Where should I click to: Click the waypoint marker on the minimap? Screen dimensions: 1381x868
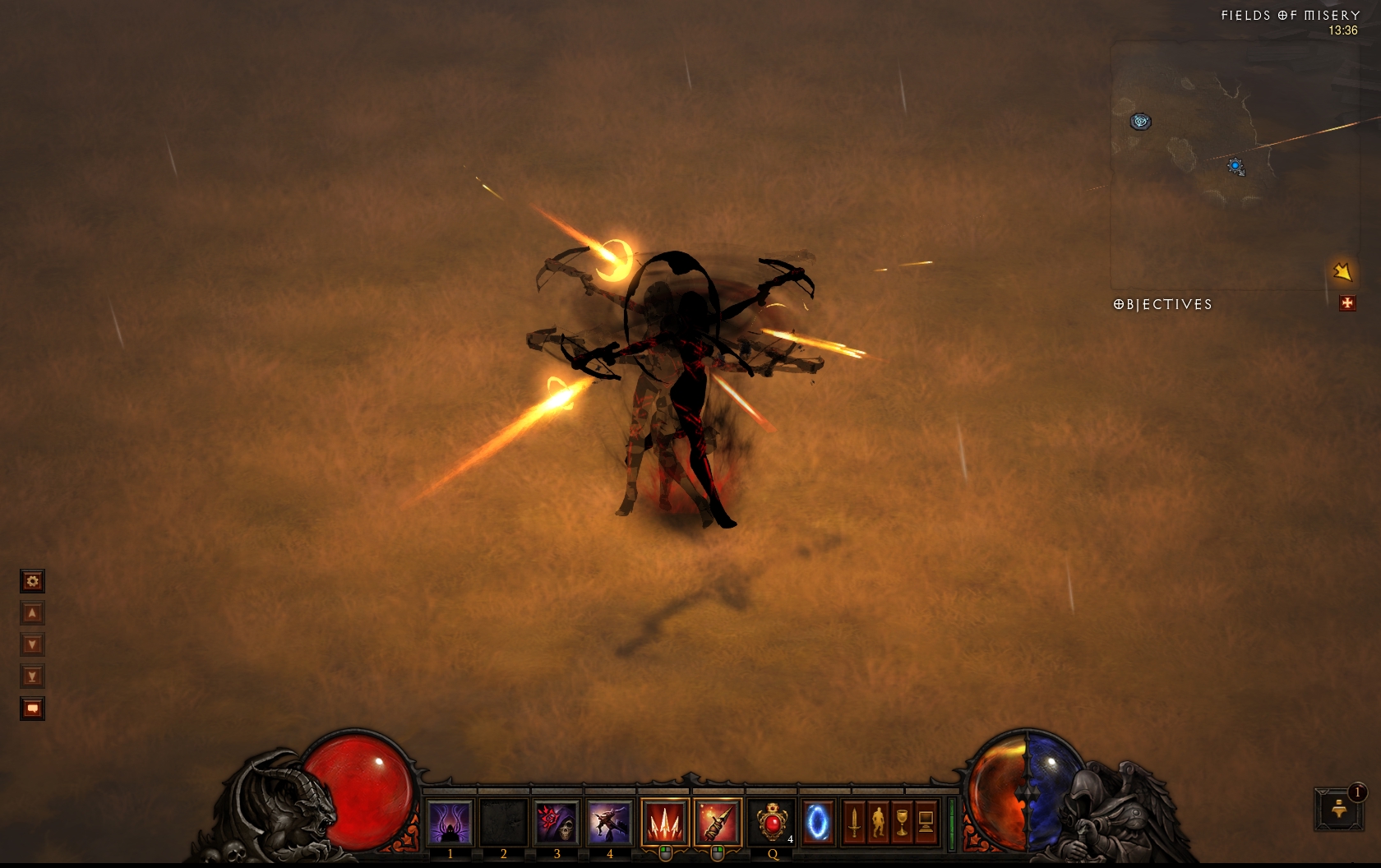tap(1140, 122)
